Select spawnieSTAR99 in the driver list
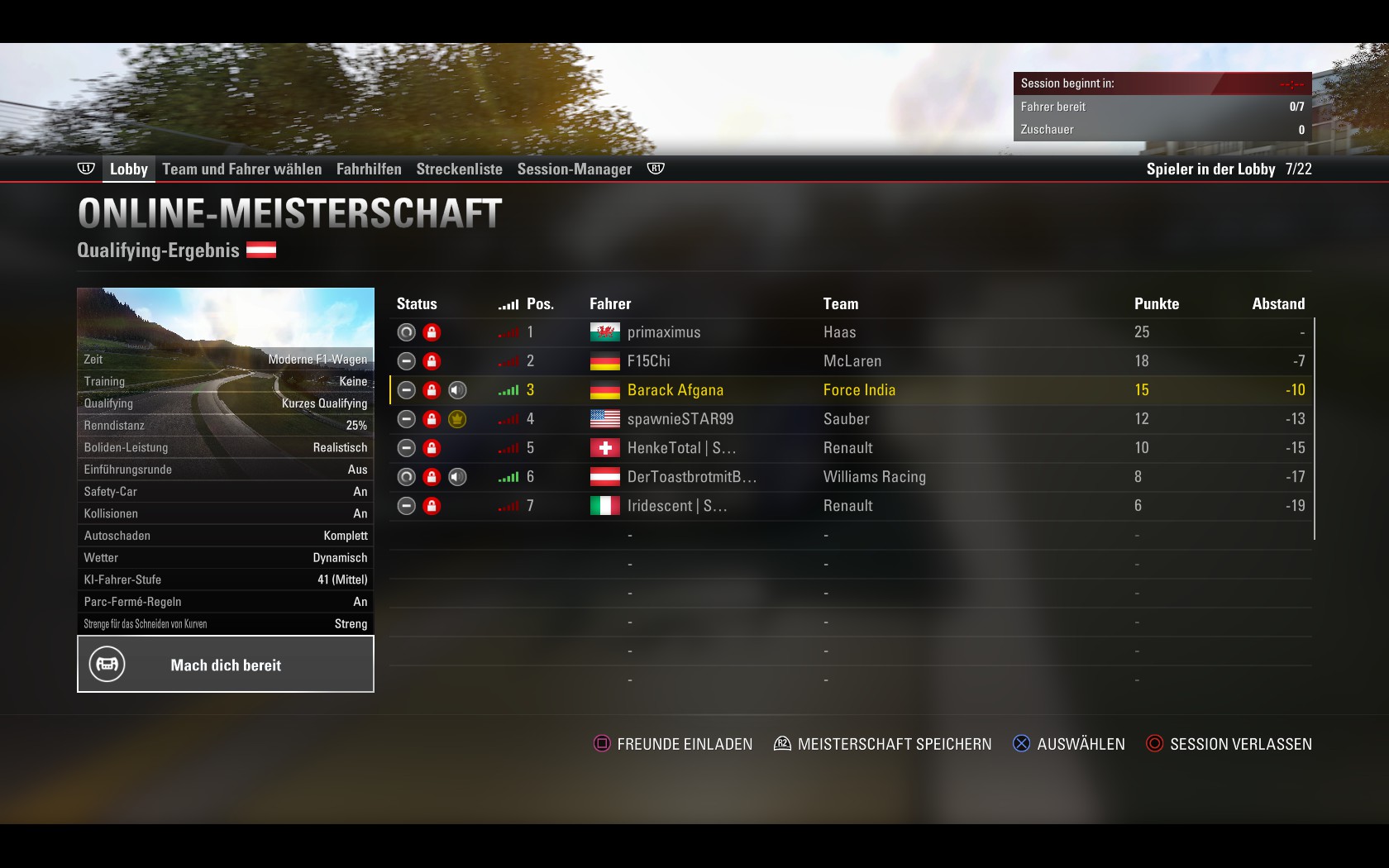Viewport: 1389px width, 868px height. tap(680, 419)
